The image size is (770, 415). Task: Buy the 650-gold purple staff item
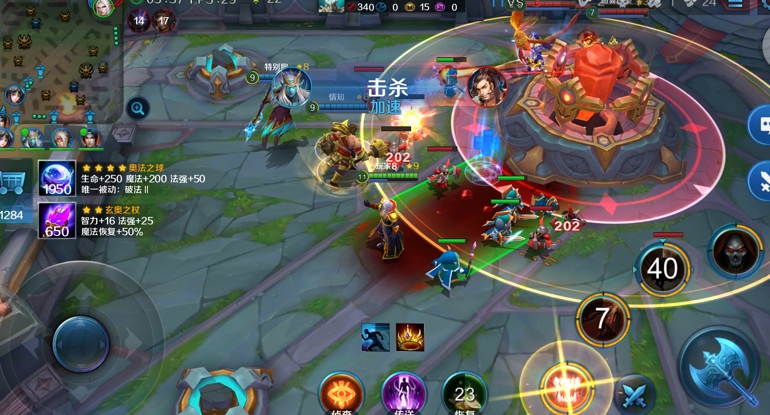point(57,220)
